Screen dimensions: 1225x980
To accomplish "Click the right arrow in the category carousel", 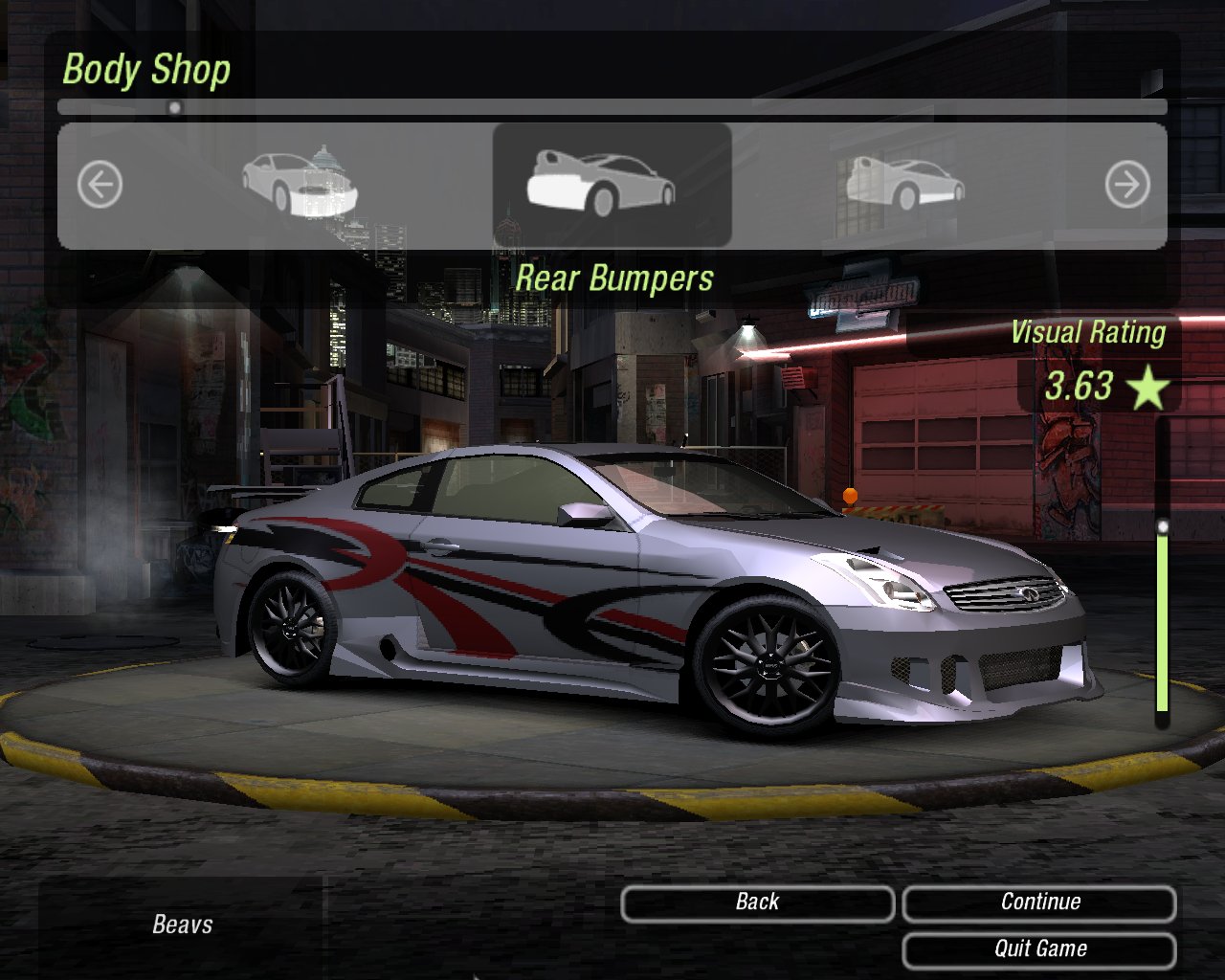I will point(1126,185).
